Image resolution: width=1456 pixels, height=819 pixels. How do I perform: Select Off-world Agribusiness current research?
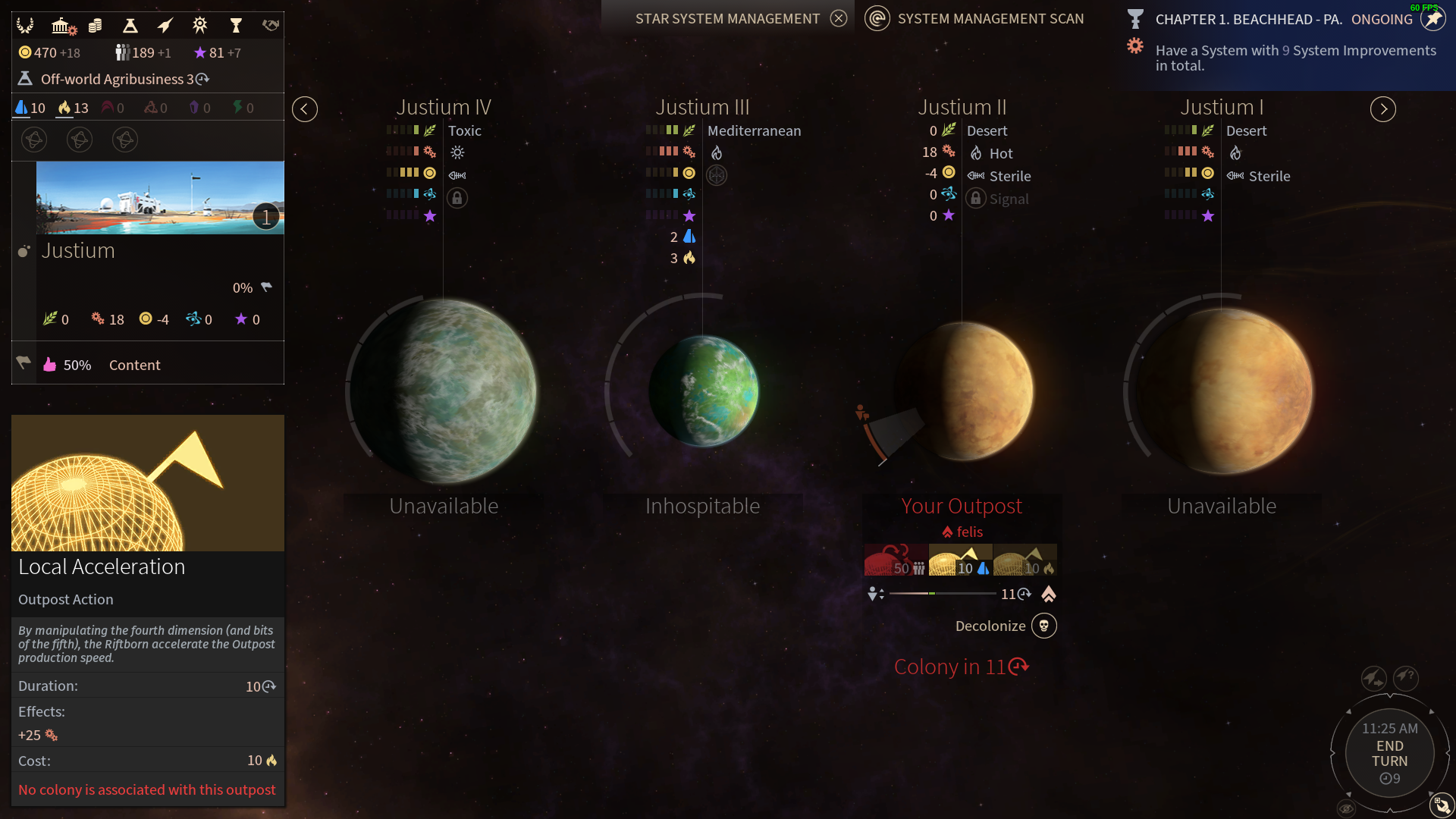click(x=118, y=79)
